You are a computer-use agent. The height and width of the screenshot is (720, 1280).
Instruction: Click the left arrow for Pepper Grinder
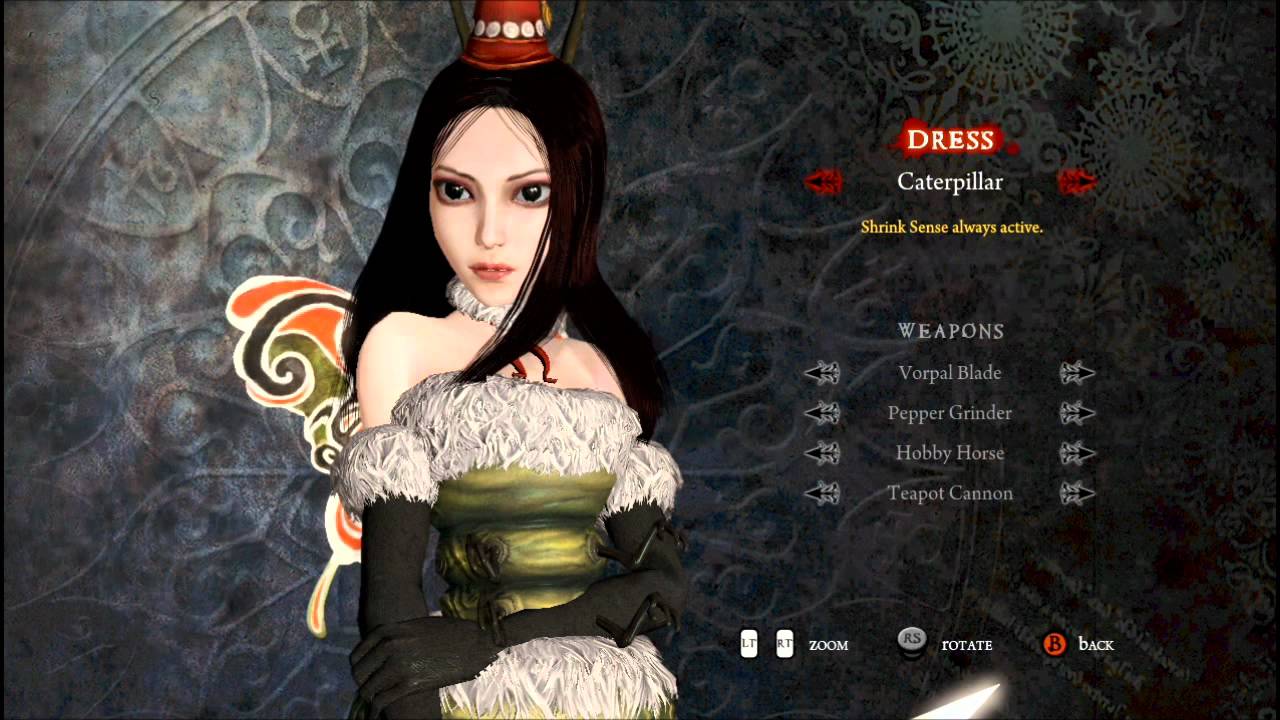coord(823,413)
